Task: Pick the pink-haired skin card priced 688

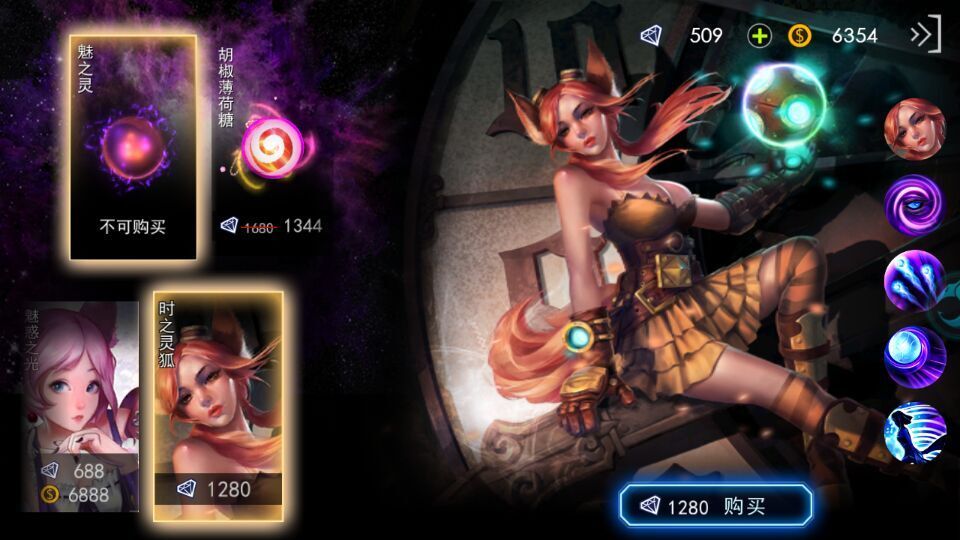Action: 81,405
